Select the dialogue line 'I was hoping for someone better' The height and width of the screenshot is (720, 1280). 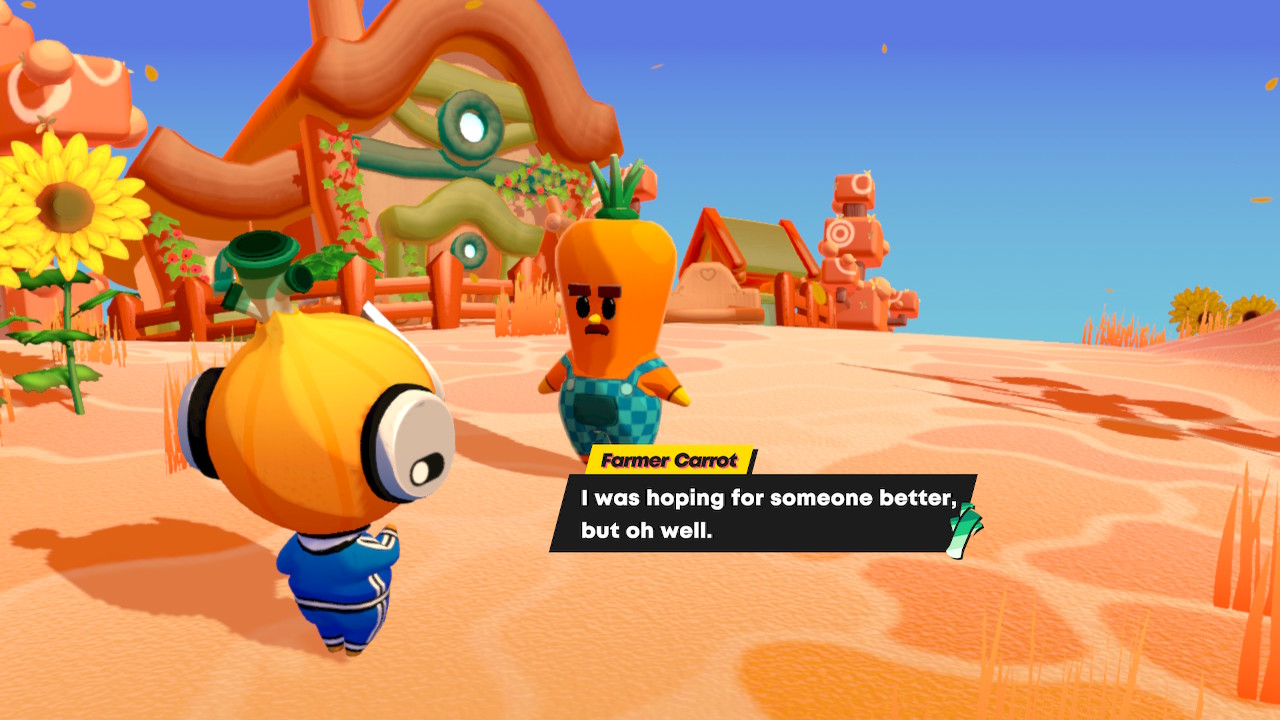[x=770, y=497]
